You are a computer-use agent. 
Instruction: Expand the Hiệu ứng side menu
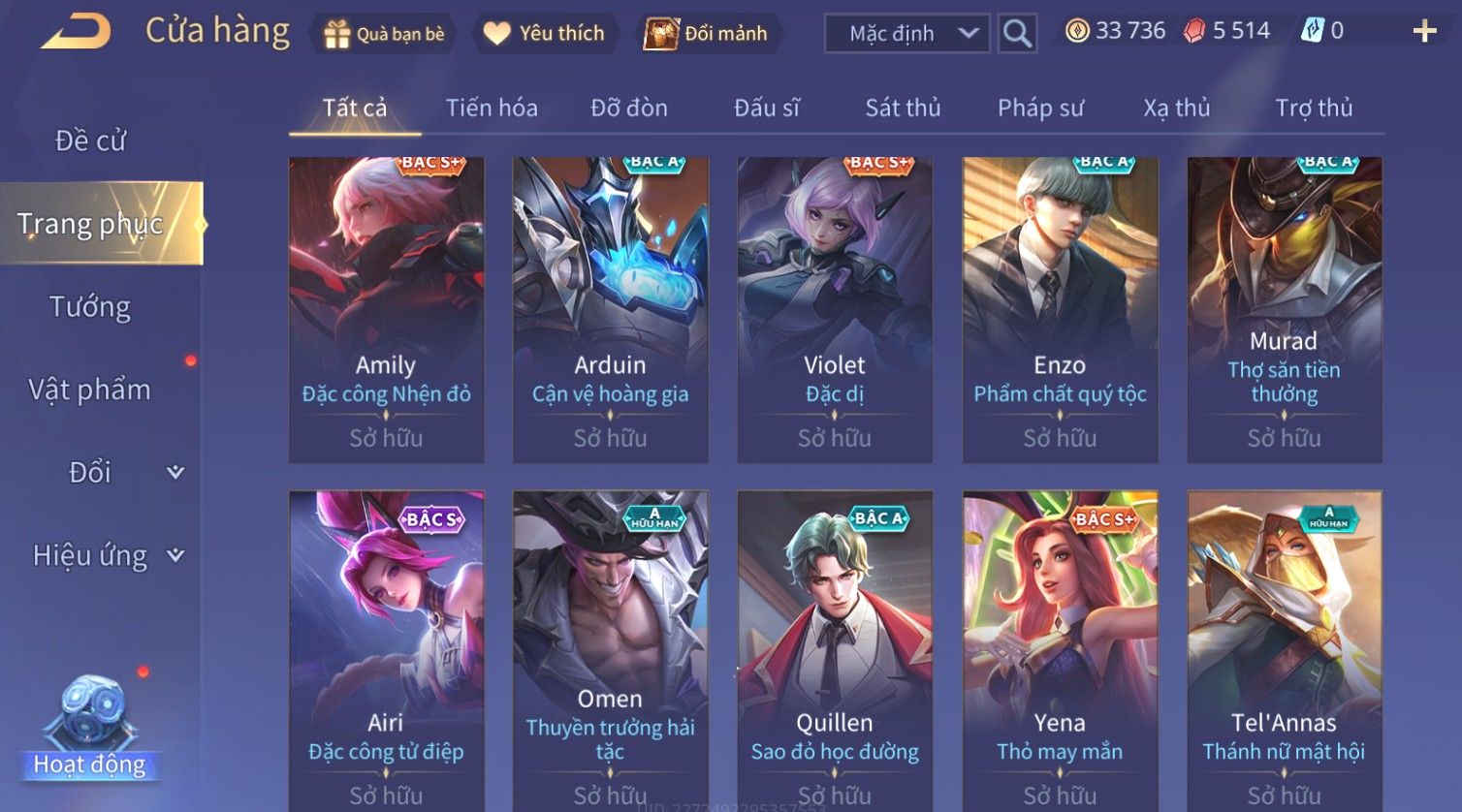pos(107,555)
